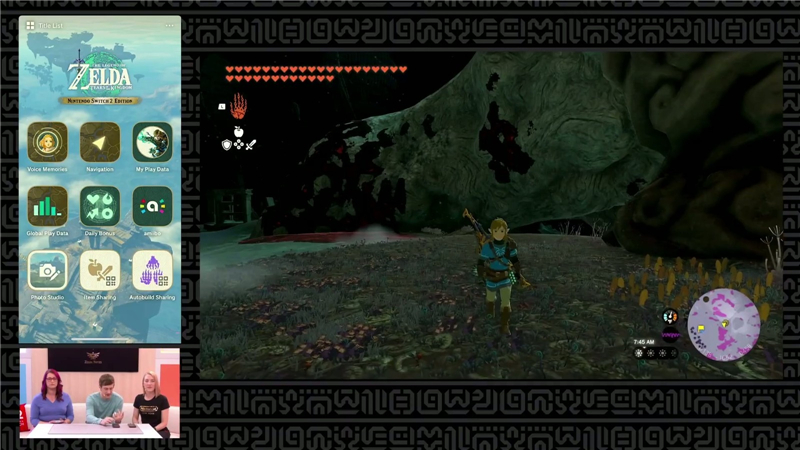The width and height of the screenshot is (800, 450).
Task: Open Voice Memories in Zelda Notes
Action: click(x=47, y=142)
